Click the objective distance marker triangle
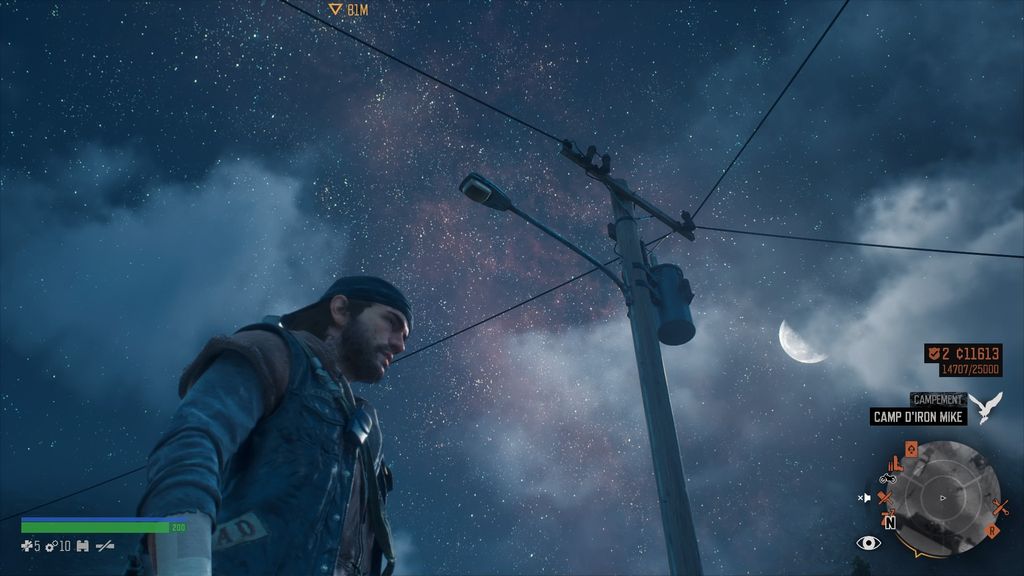This screenshot has width=1024, height=576. [x=336, y=9]
